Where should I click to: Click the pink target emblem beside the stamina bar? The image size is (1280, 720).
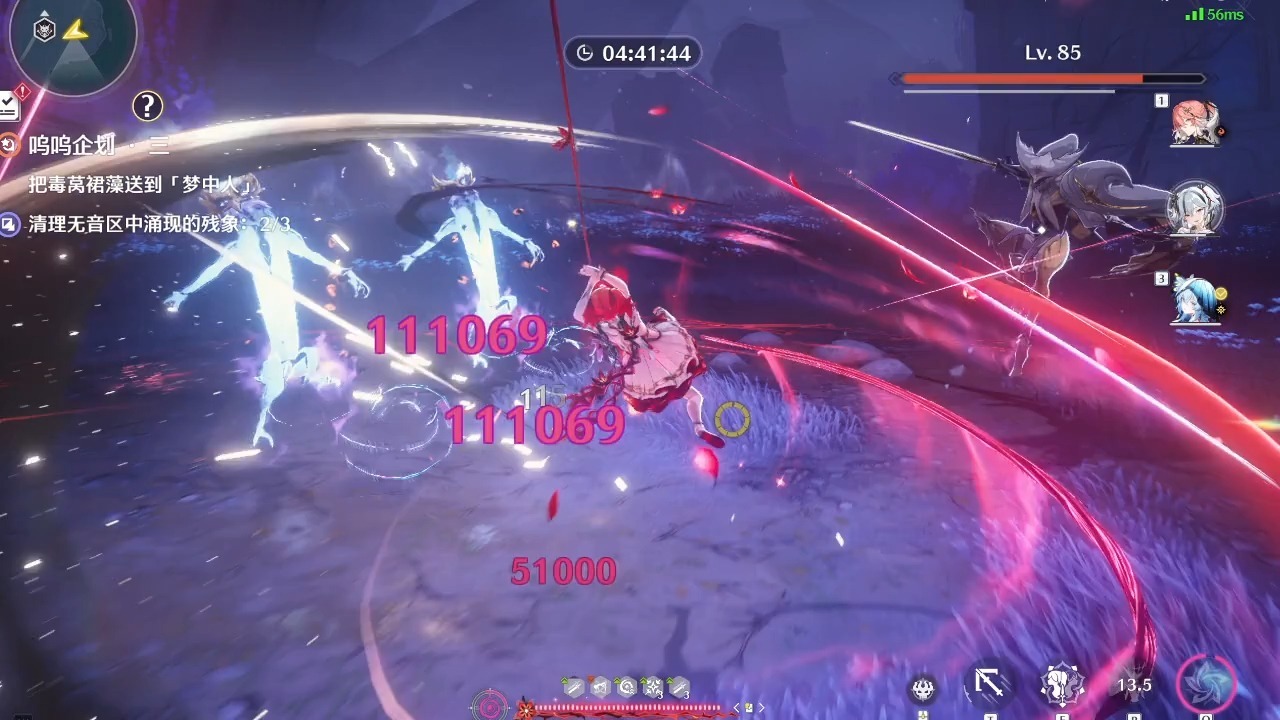[490, 706]
